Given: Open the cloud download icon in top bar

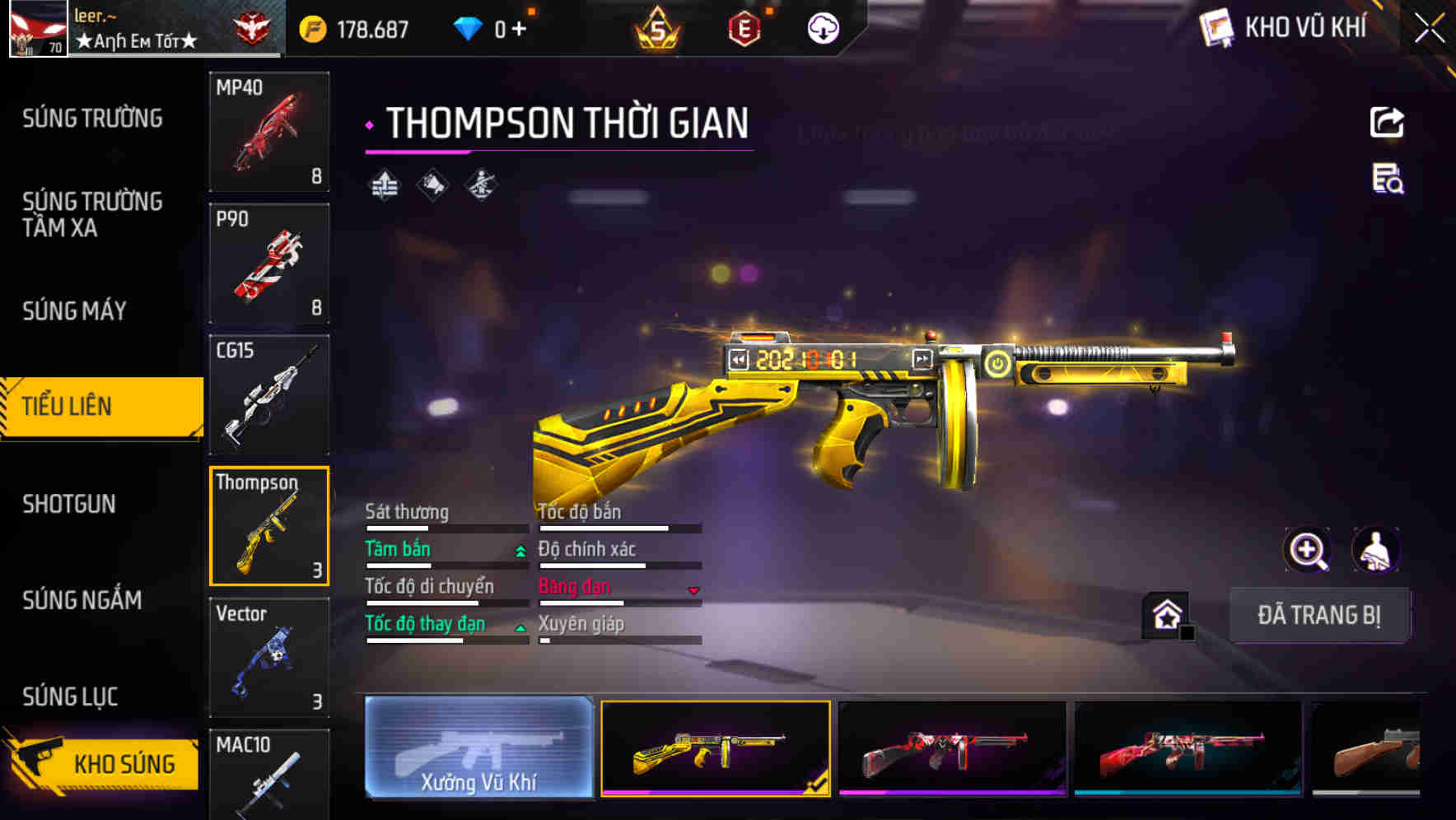Looking at the screenshot, I should coord(823,27).
